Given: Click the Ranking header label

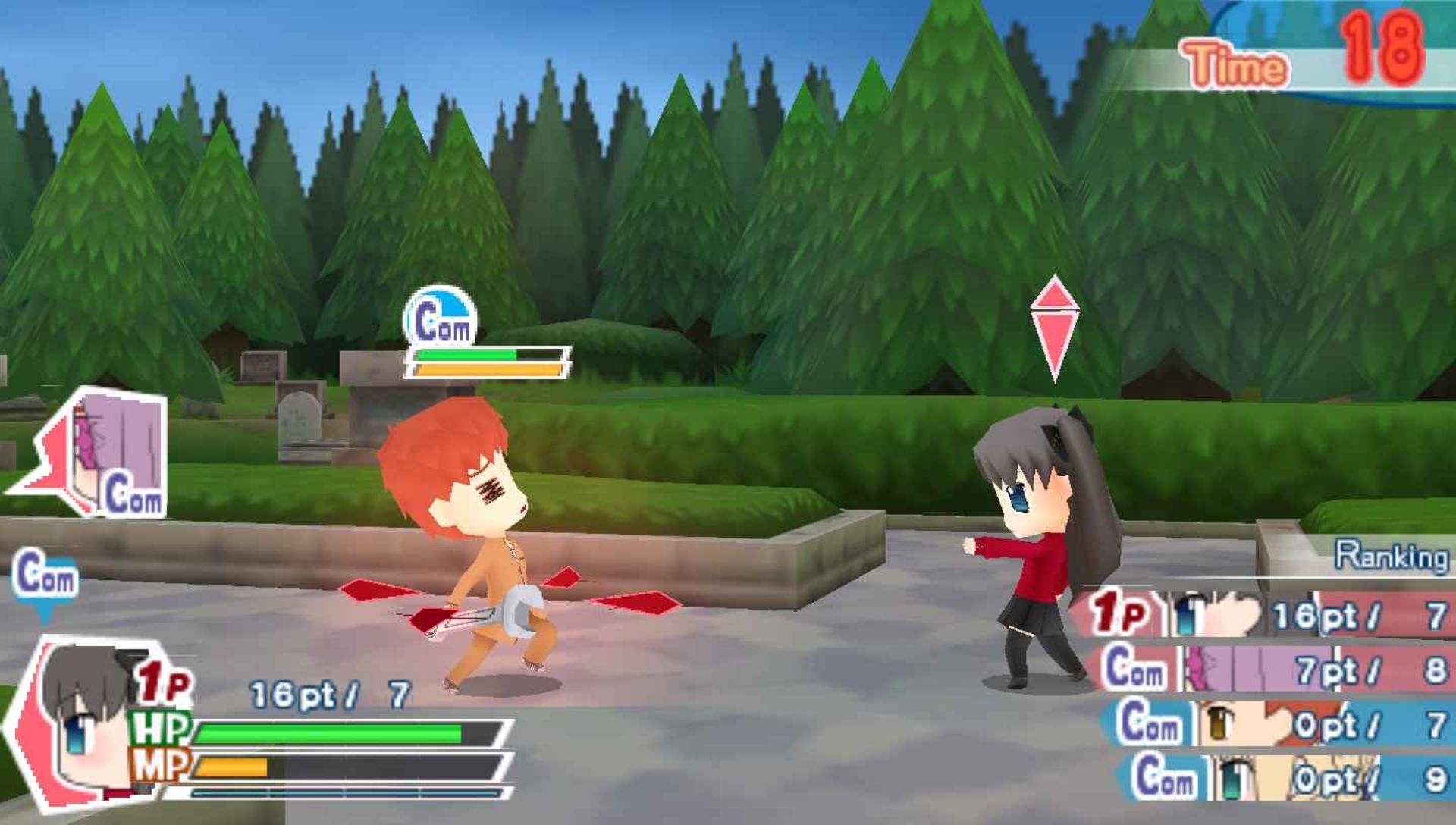Looking at the screenshot, I should [1392, 557].
